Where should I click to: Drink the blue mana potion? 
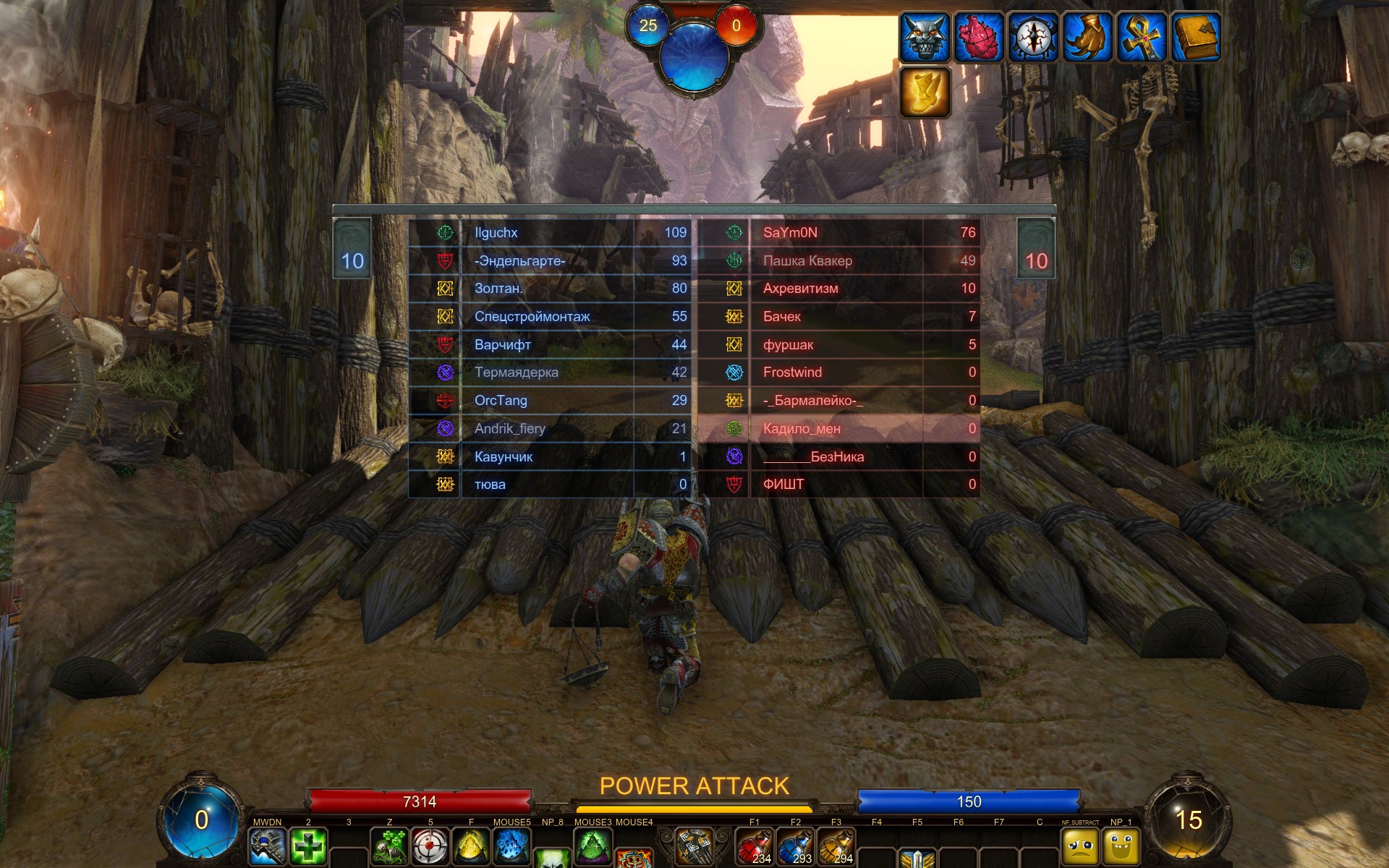(795, 846)
